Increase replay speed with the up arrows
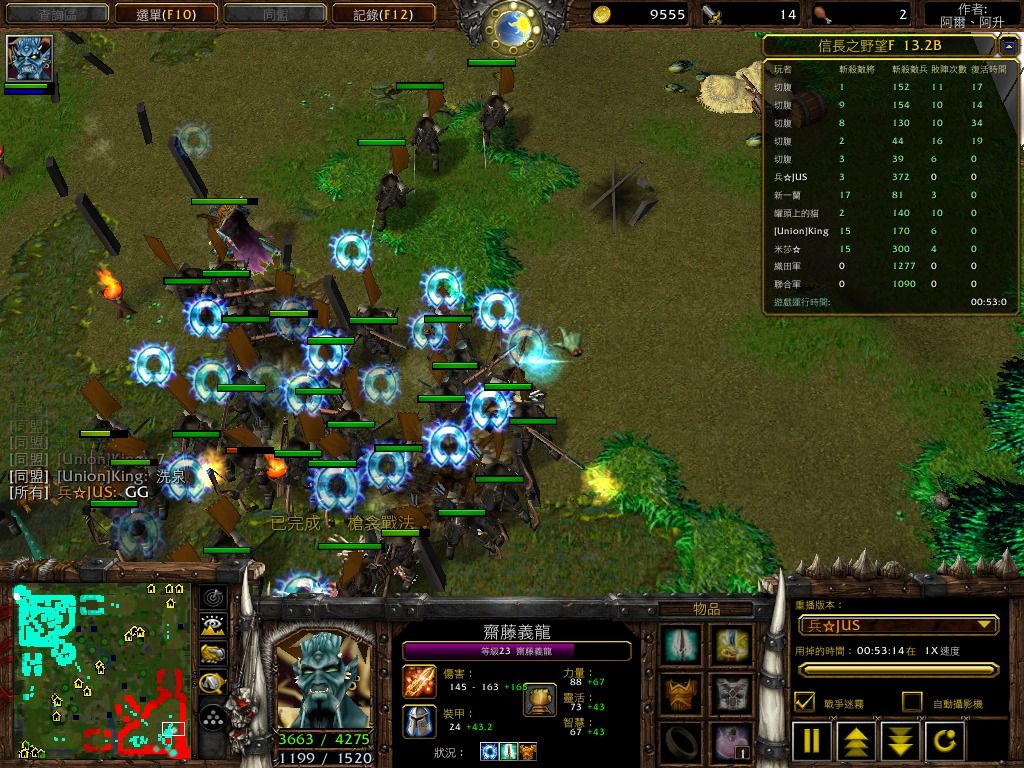Screen dimensions: 1024x768 857,741
